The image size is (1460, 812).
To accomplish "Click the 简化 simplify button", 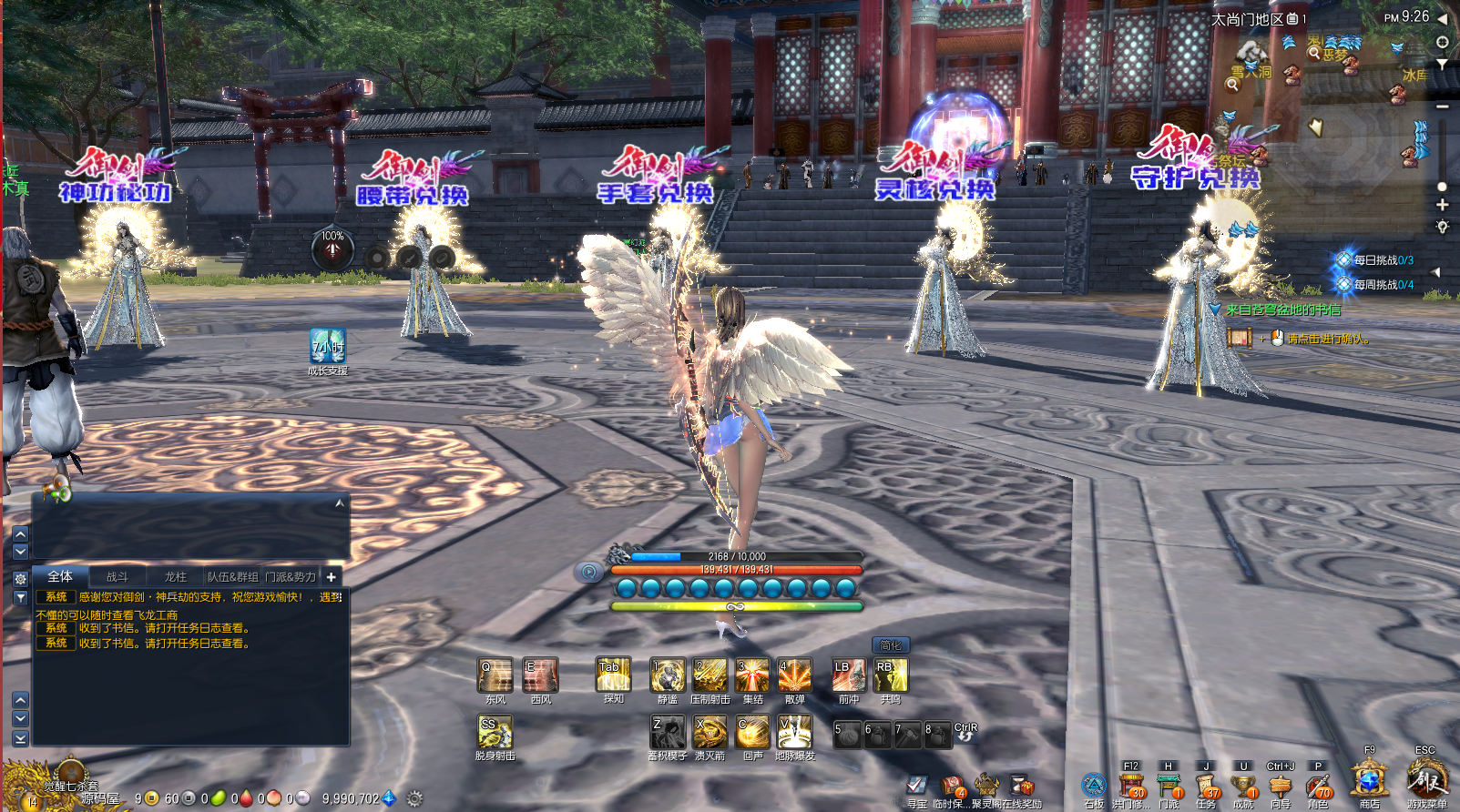I will tap(890, 645).
